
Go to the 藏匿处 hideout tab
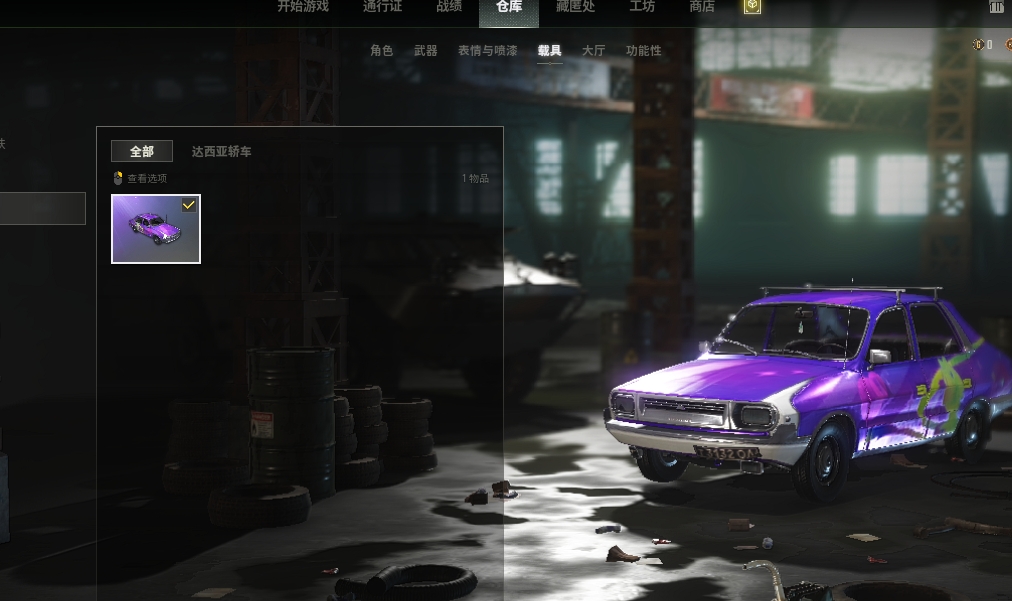tap(575, 7)
